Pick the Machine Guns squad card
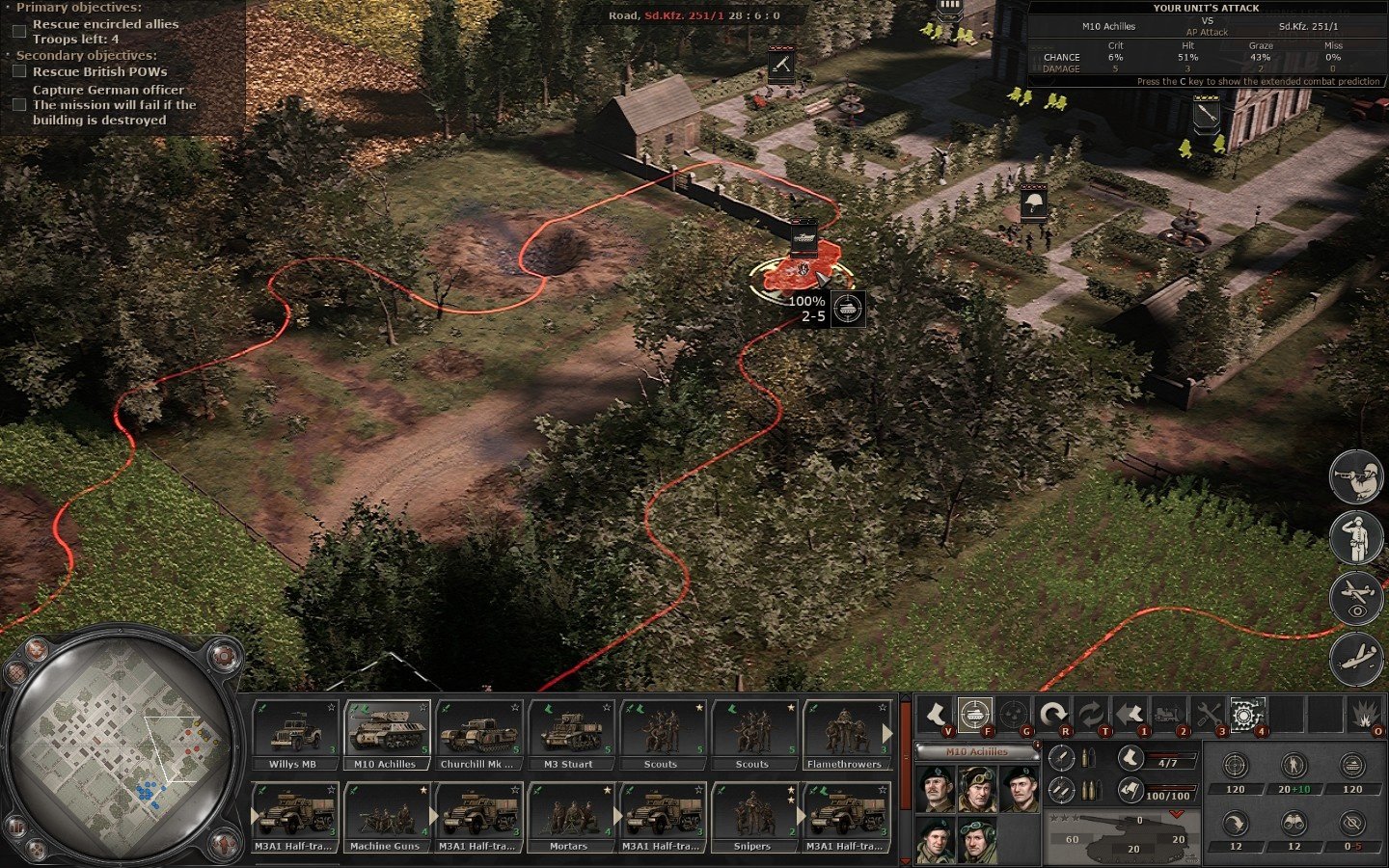The height and width of the screenshot is (868, 1389). (385, 817)
